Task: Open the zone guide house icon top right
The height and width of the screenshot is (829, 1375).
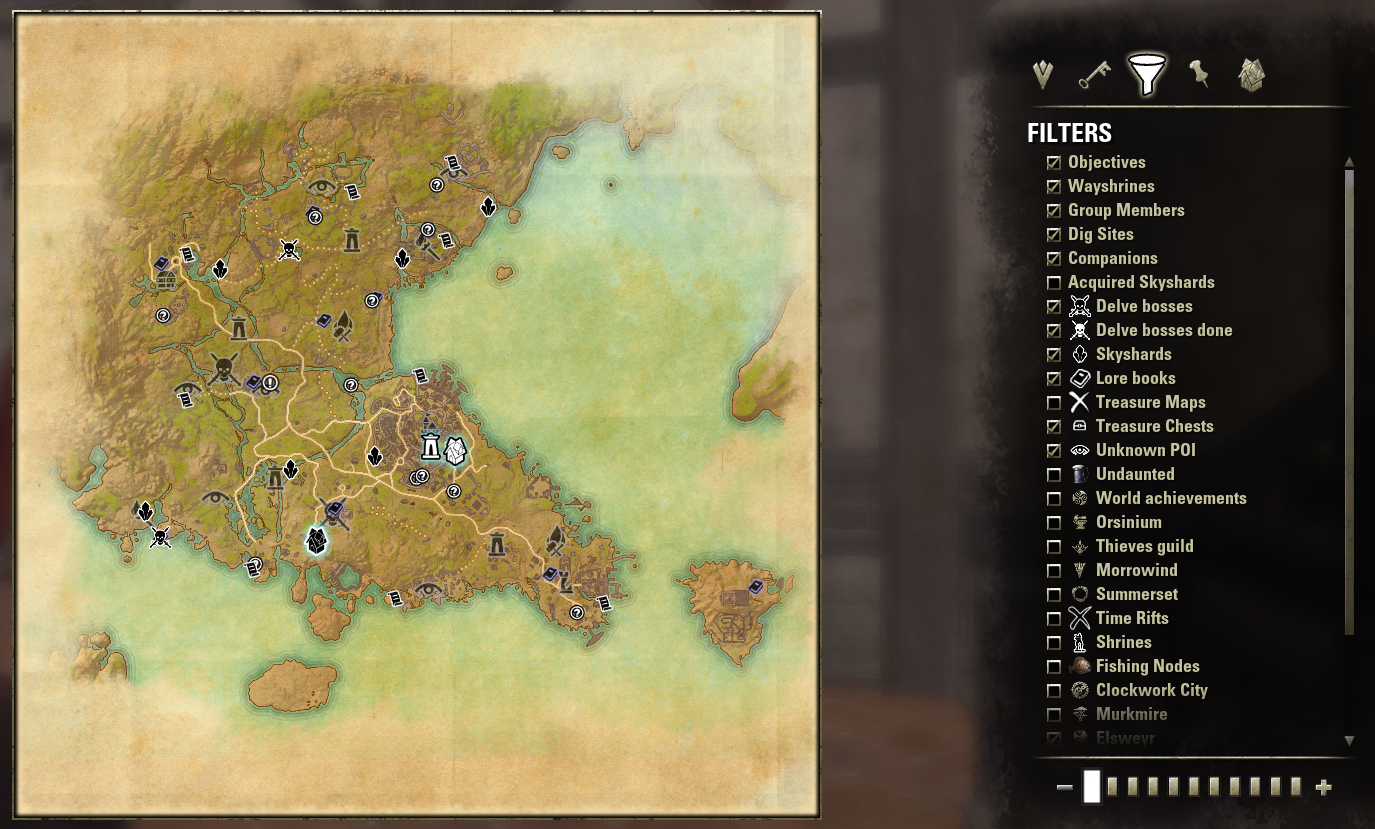Action: 1251,74
